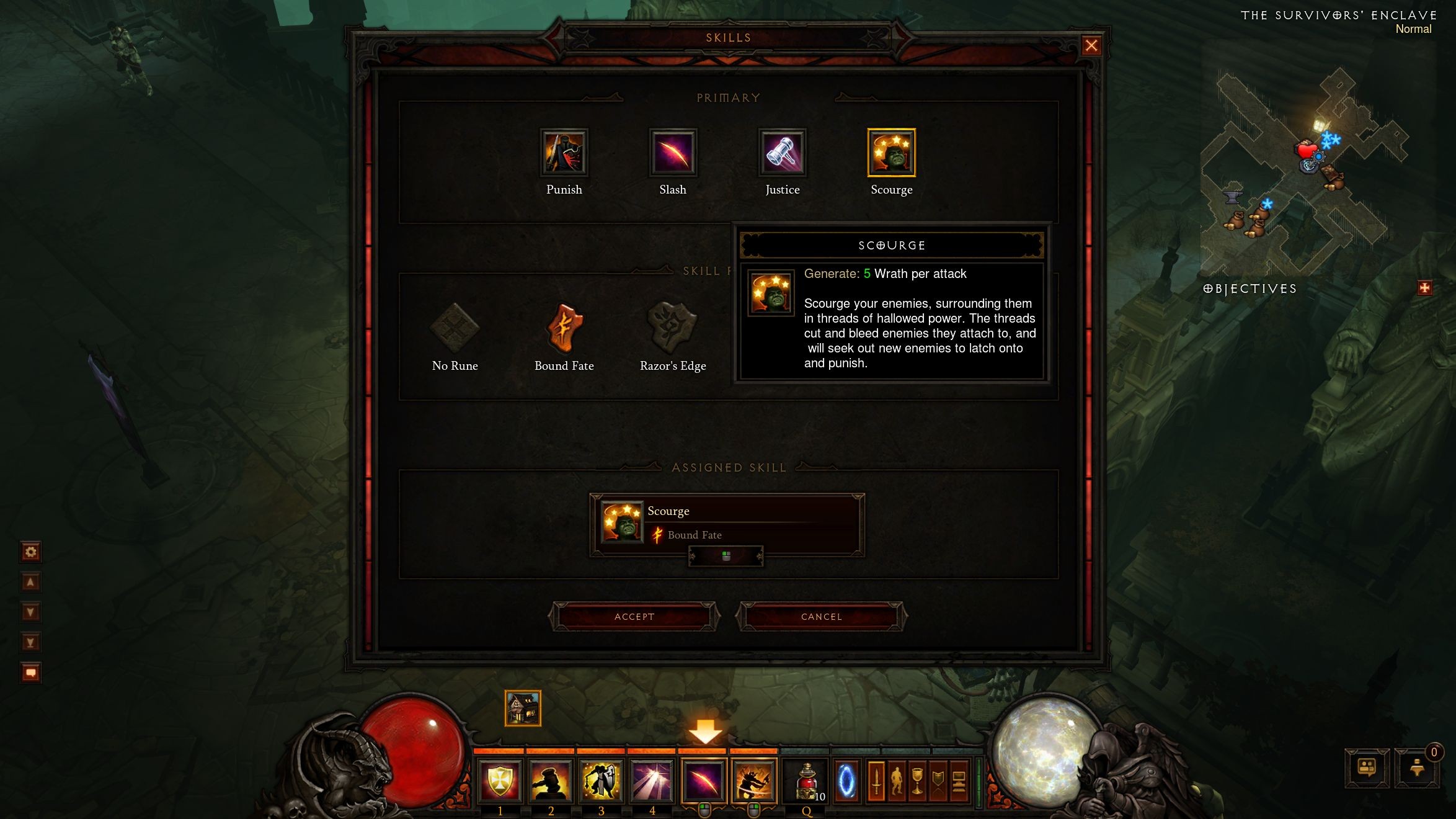This screenshot has height=819, width=1456.
Task: Close the Skills window
Action: (x=1091, y=45)
